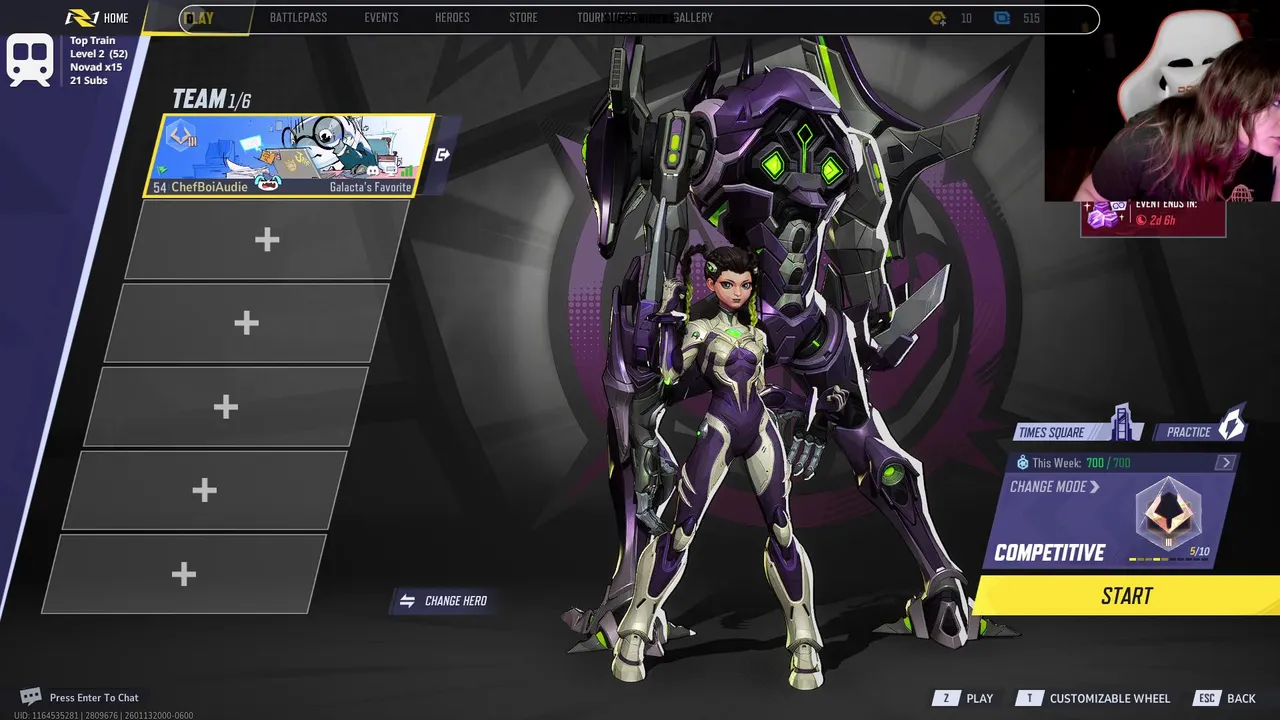Expand the This Week progress arrow

pos(1226,462)
